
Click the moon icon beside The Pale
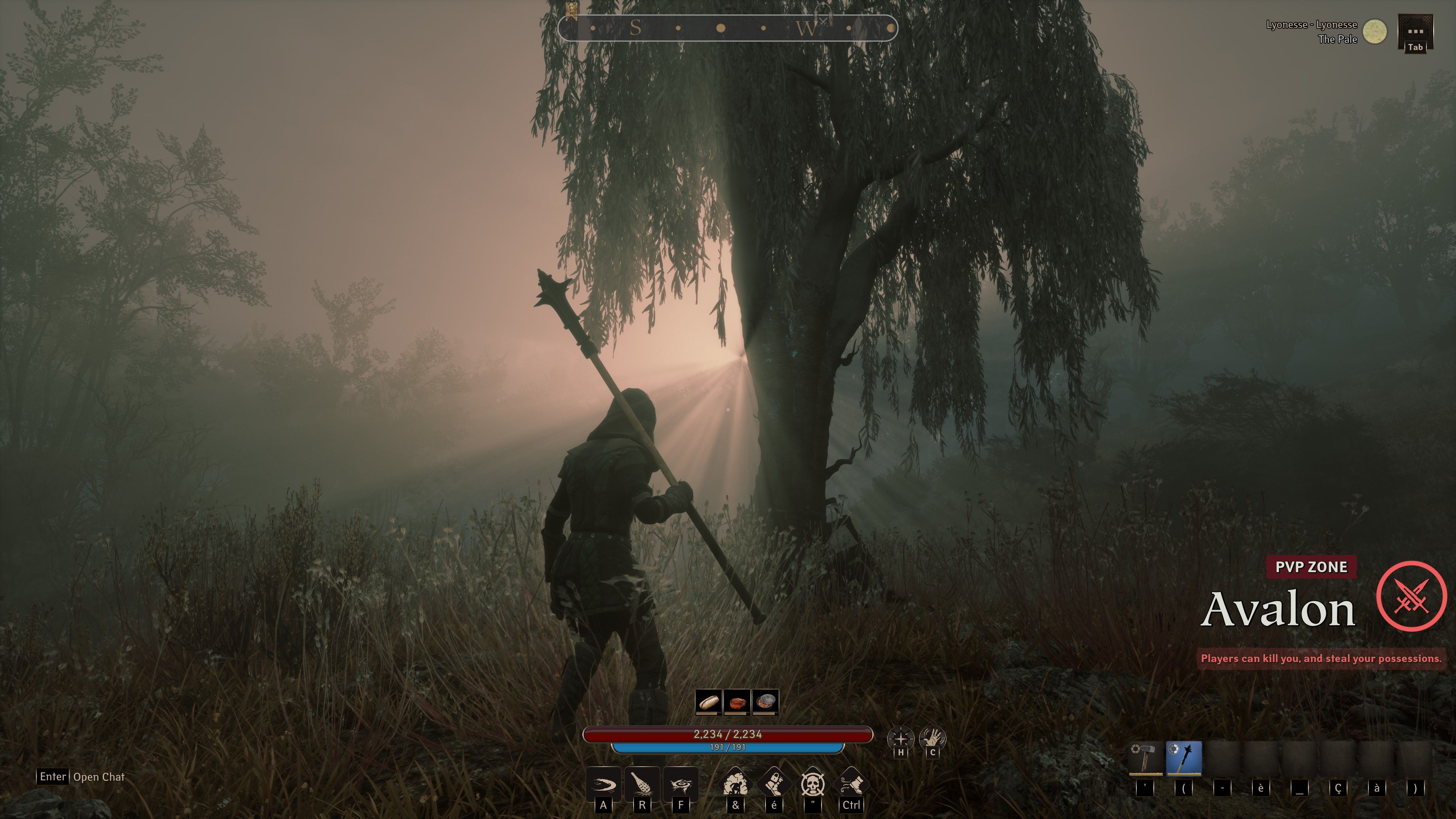pos(1374,31)
